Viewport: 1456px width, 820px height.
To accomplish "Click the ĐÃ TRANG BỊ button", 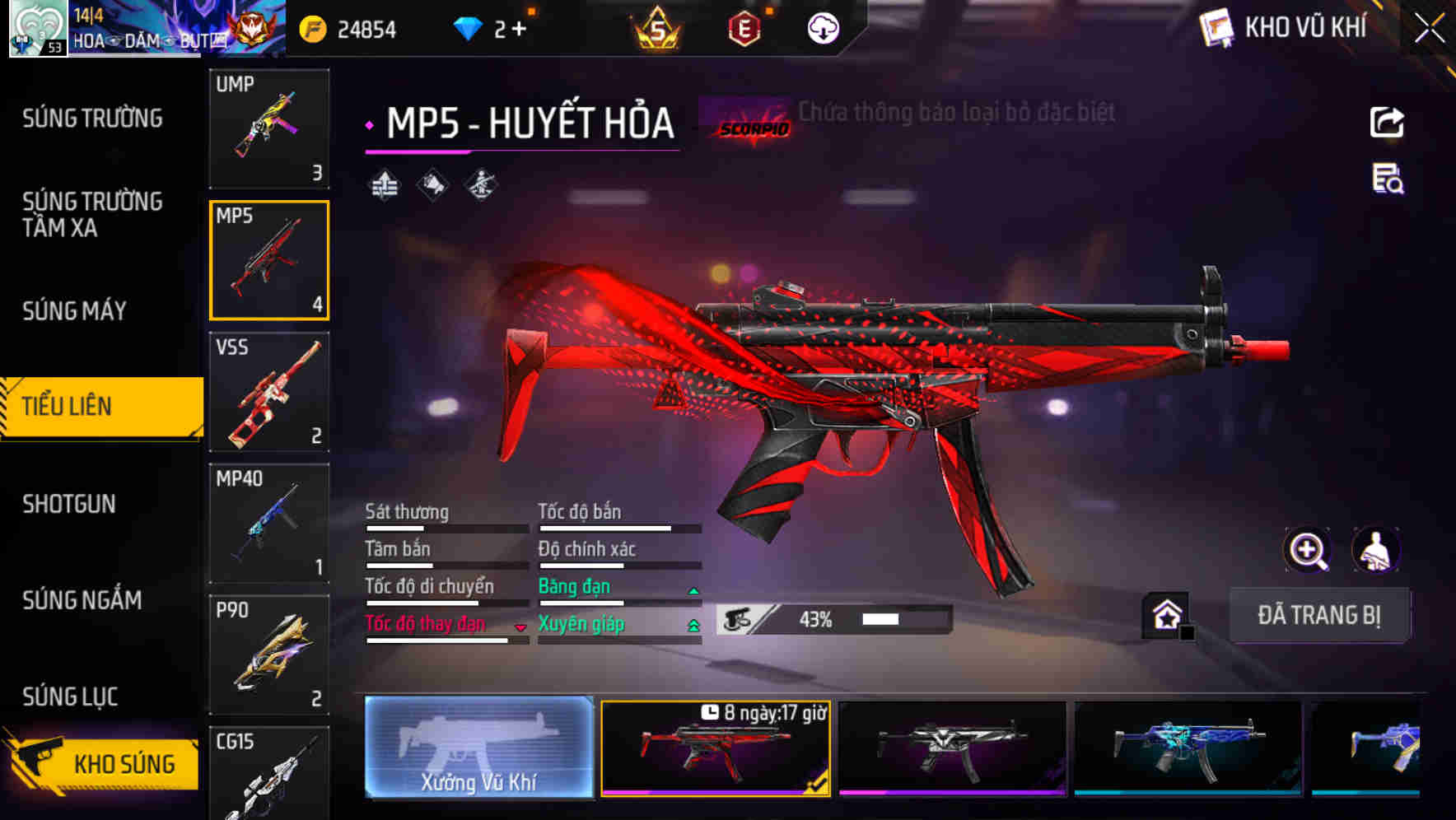I will click(1319, 615).
